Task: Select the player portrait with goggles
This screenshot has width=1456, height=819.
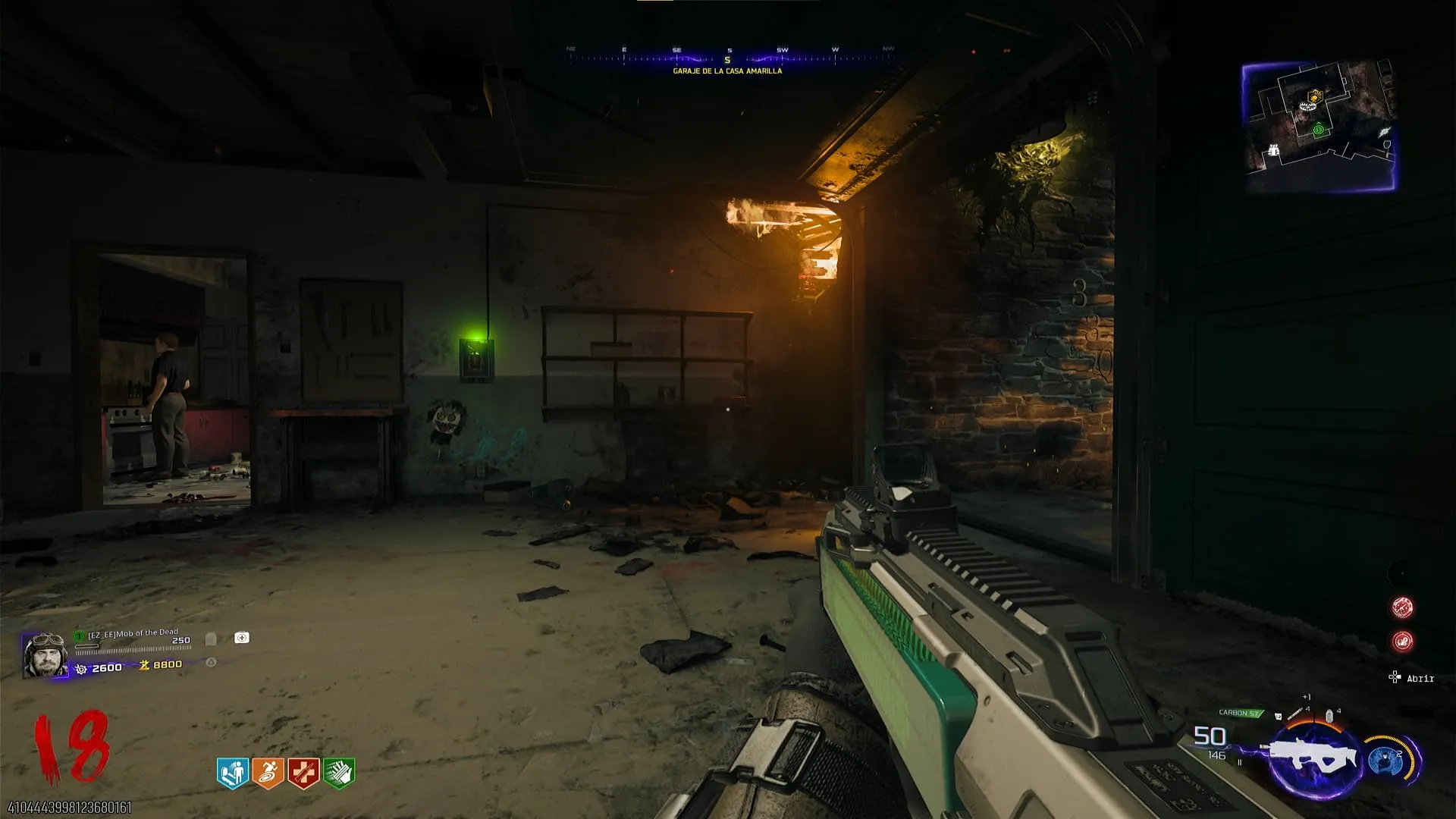Action: pyautogui.click(x=45, y=655)
